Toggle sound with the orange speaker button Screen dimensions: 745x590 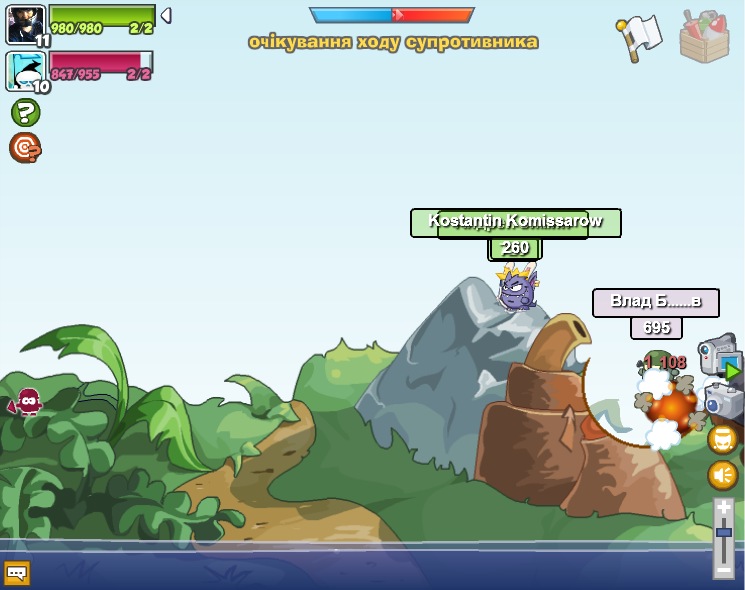tap(723, 474)
